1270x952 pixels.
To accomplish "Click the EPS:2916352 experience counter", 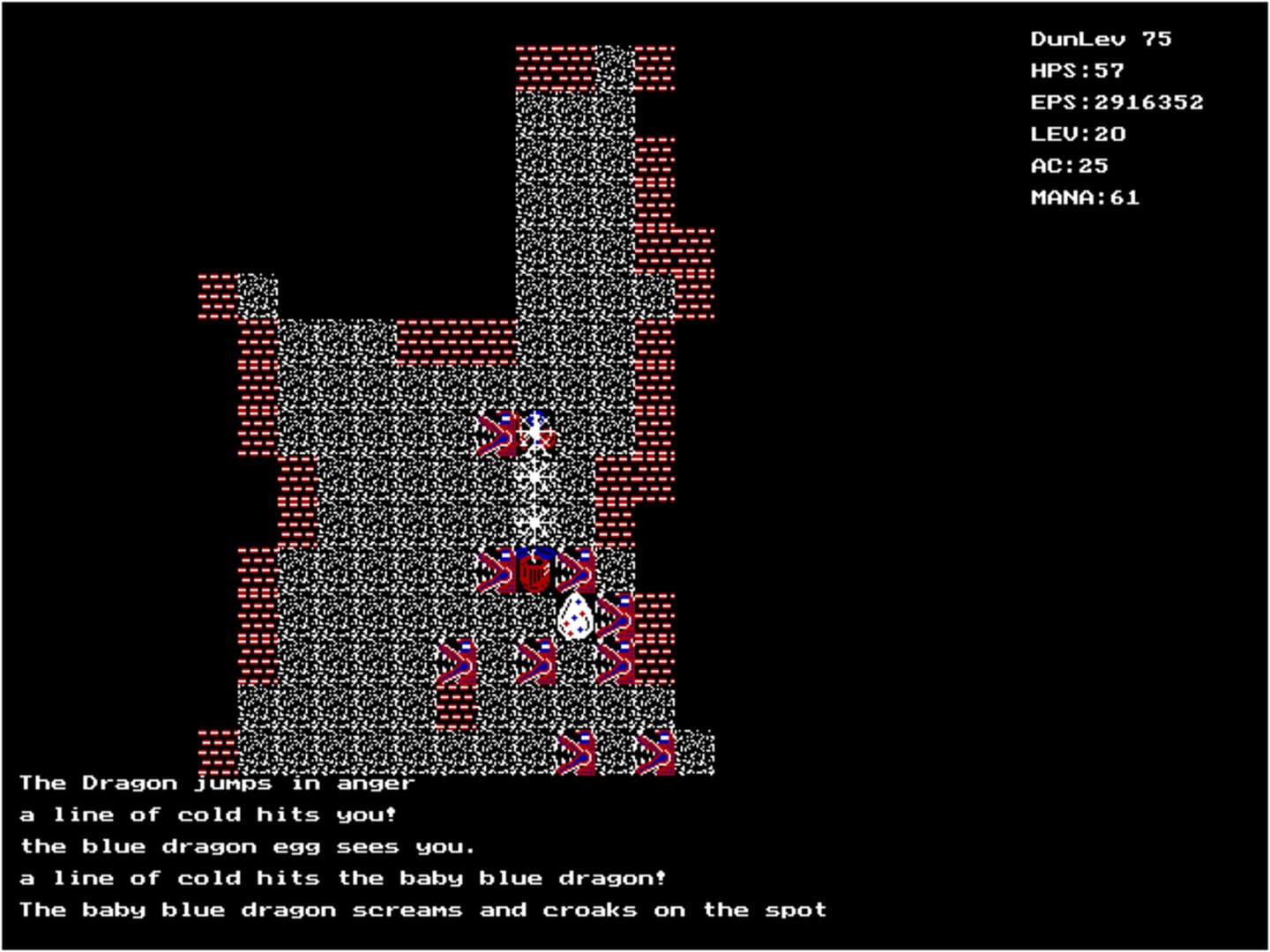I will coord(1117,102).
